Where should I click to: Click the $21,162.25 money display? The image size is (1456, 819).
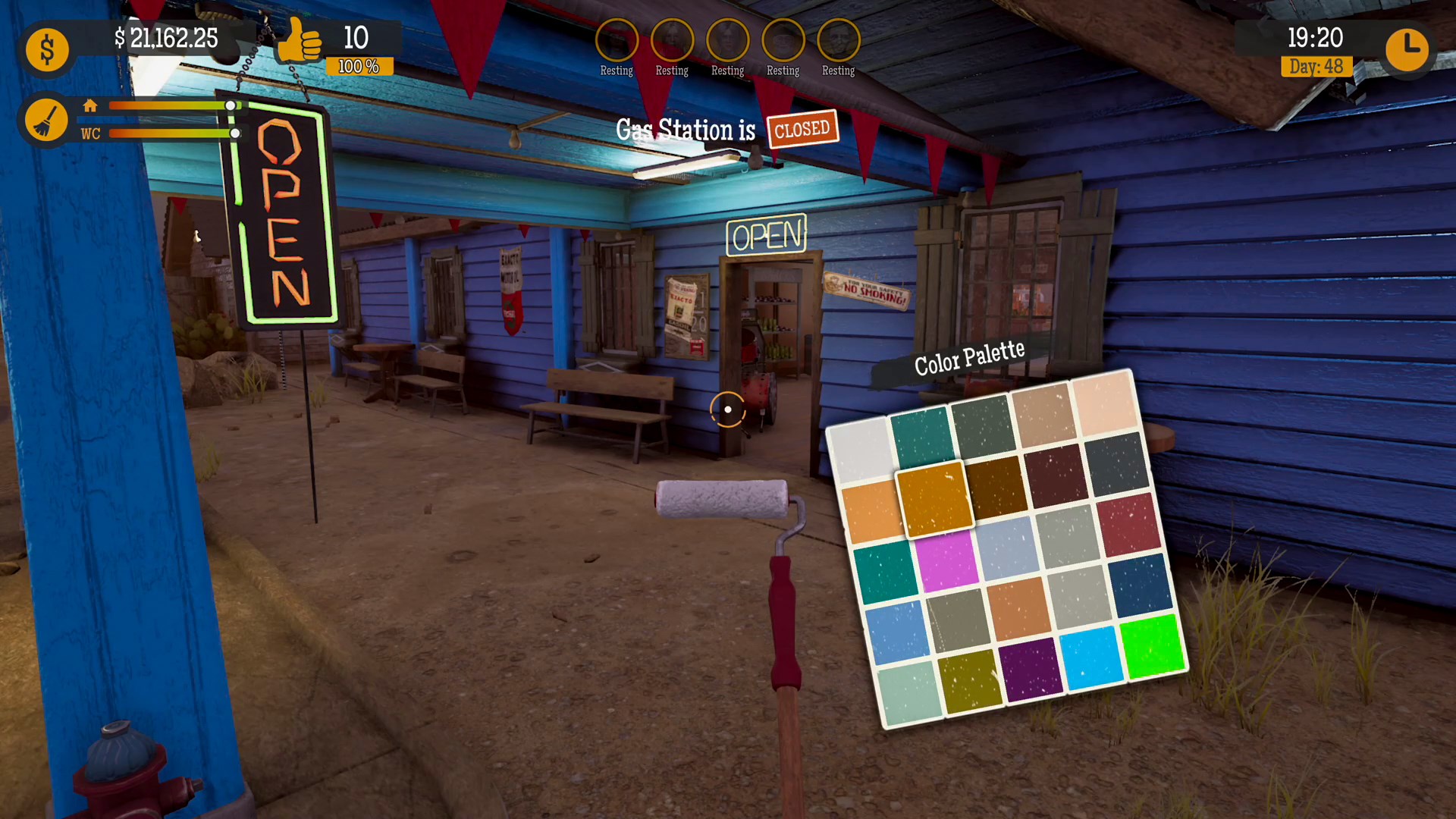168,39
